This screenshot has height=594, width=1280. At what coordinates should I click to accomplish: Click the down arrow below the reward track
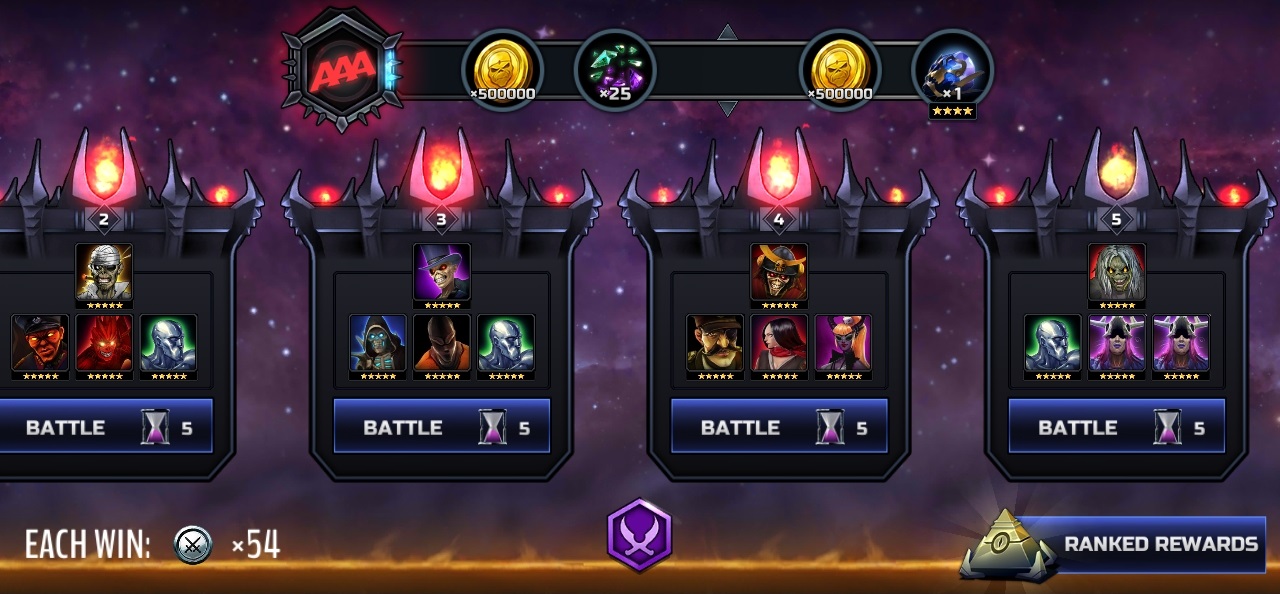pyautogui.click(x=727, y=108)
